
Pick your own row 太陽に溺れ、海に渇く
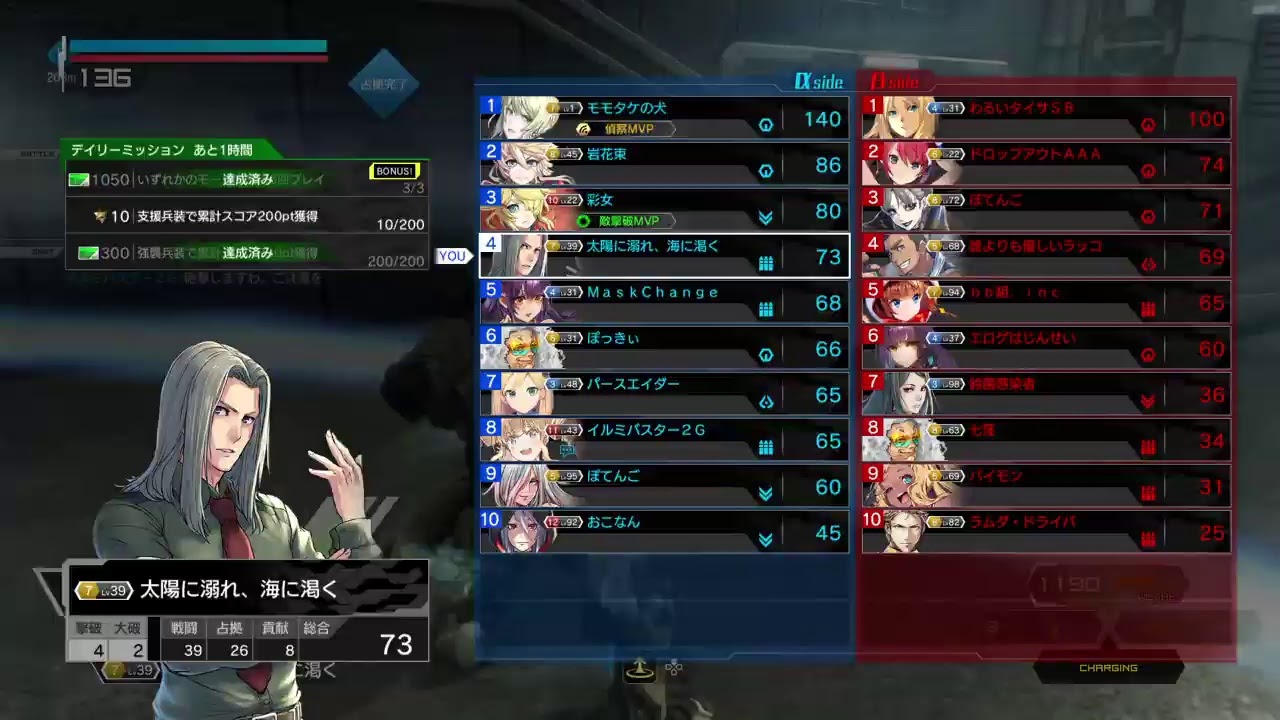[664, 256]
